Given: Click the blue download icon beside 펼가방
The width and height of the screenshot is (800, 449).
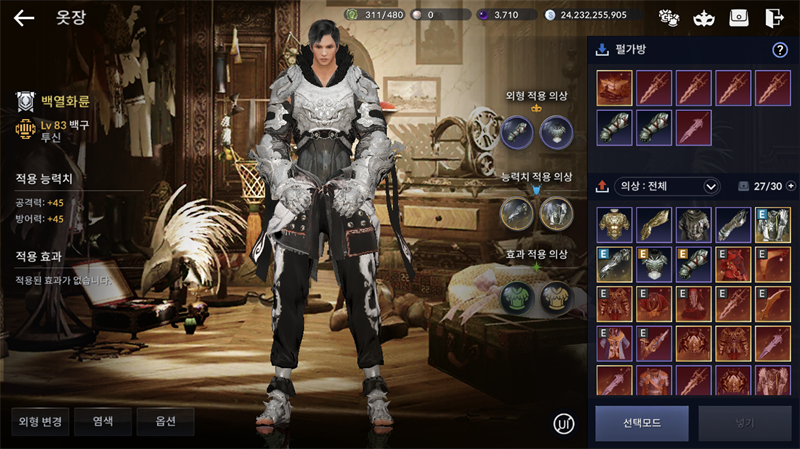Looking at the screenshot, I should 602,50.
